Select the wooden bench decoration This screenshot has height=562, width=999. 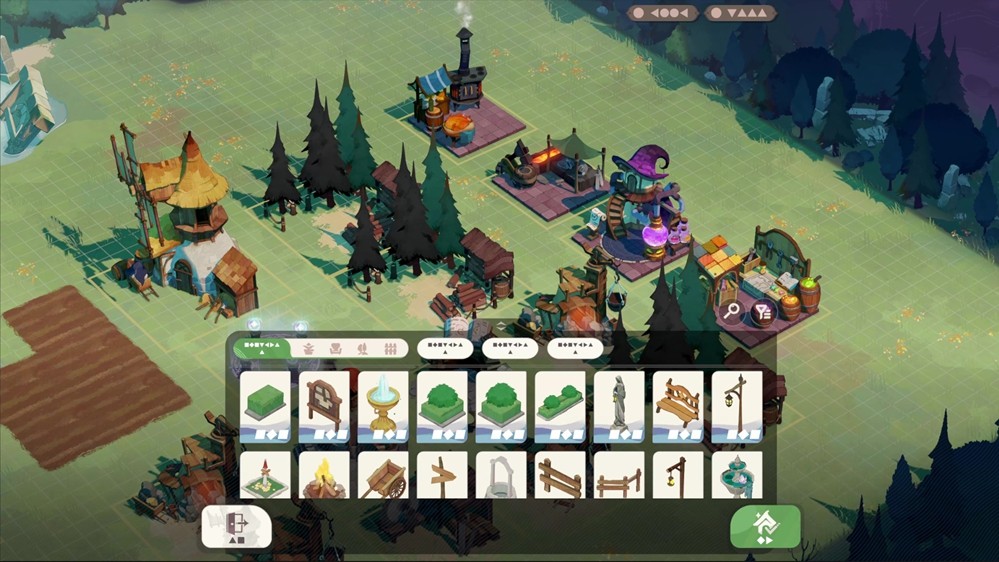[x=678, y=406]
